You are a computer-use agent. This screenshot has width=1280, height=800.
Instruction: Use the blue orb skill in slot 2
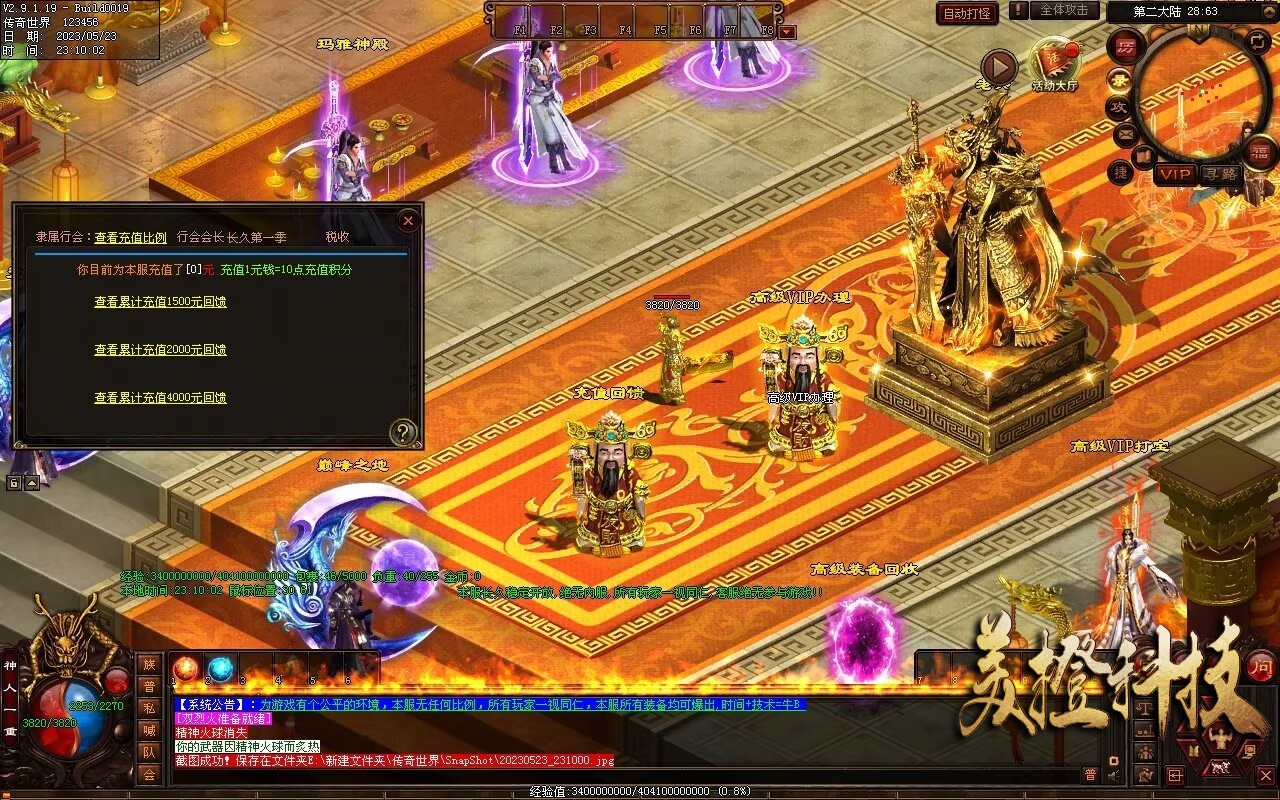pos(220,669)
